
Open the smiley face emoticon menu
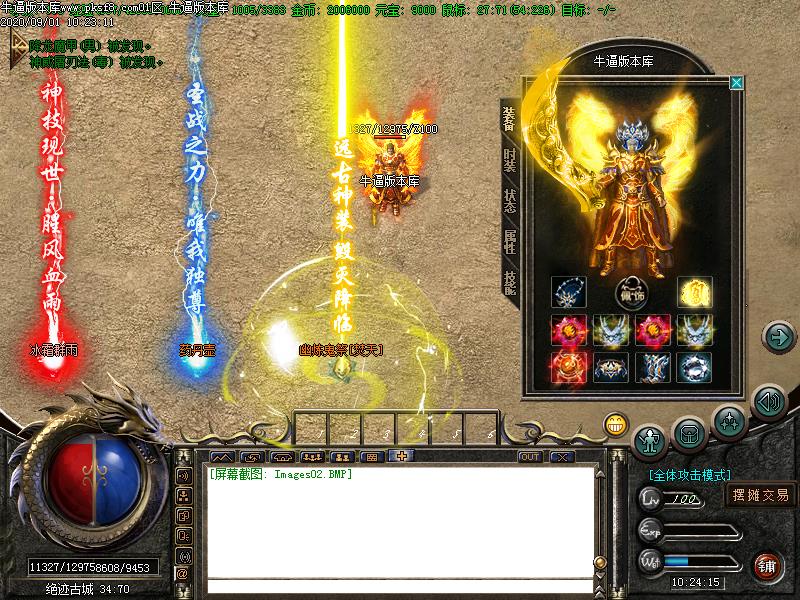click(615, 424)
